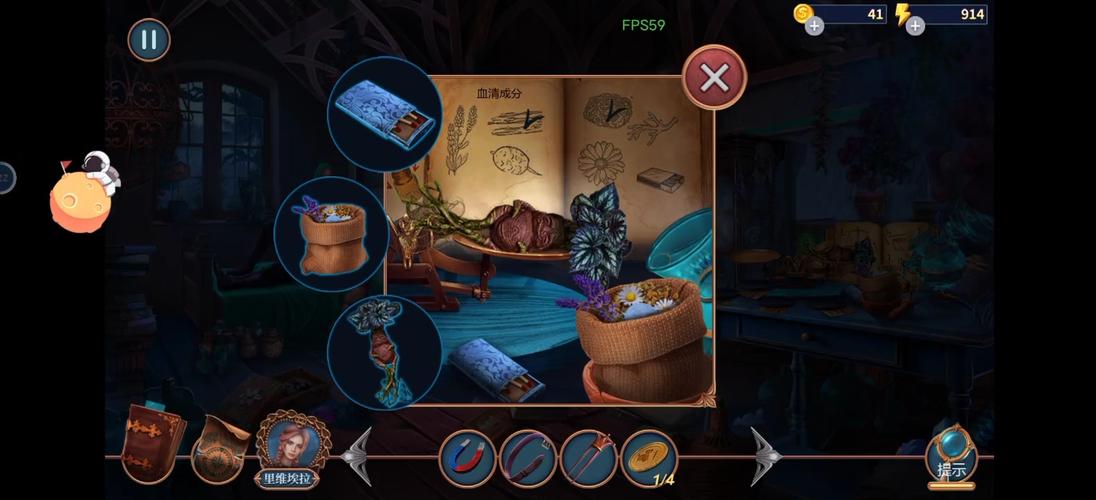1096x500 pixels.
Task: Select the mandrake root bubble
Action: pyautogui.click(x=385, y=352)
